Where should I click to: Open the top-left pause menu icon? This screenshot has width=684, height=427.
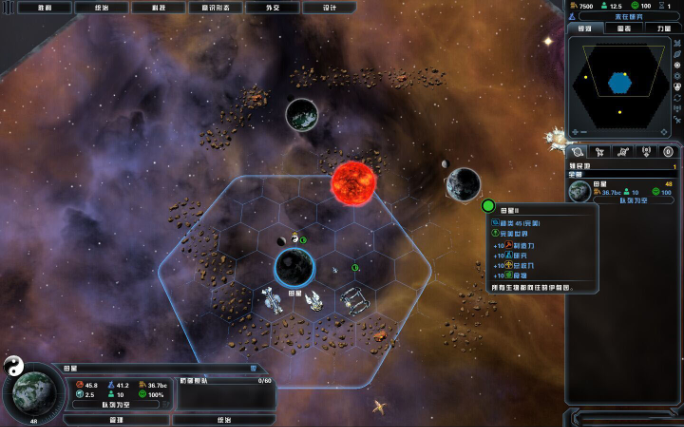point(8,7)
